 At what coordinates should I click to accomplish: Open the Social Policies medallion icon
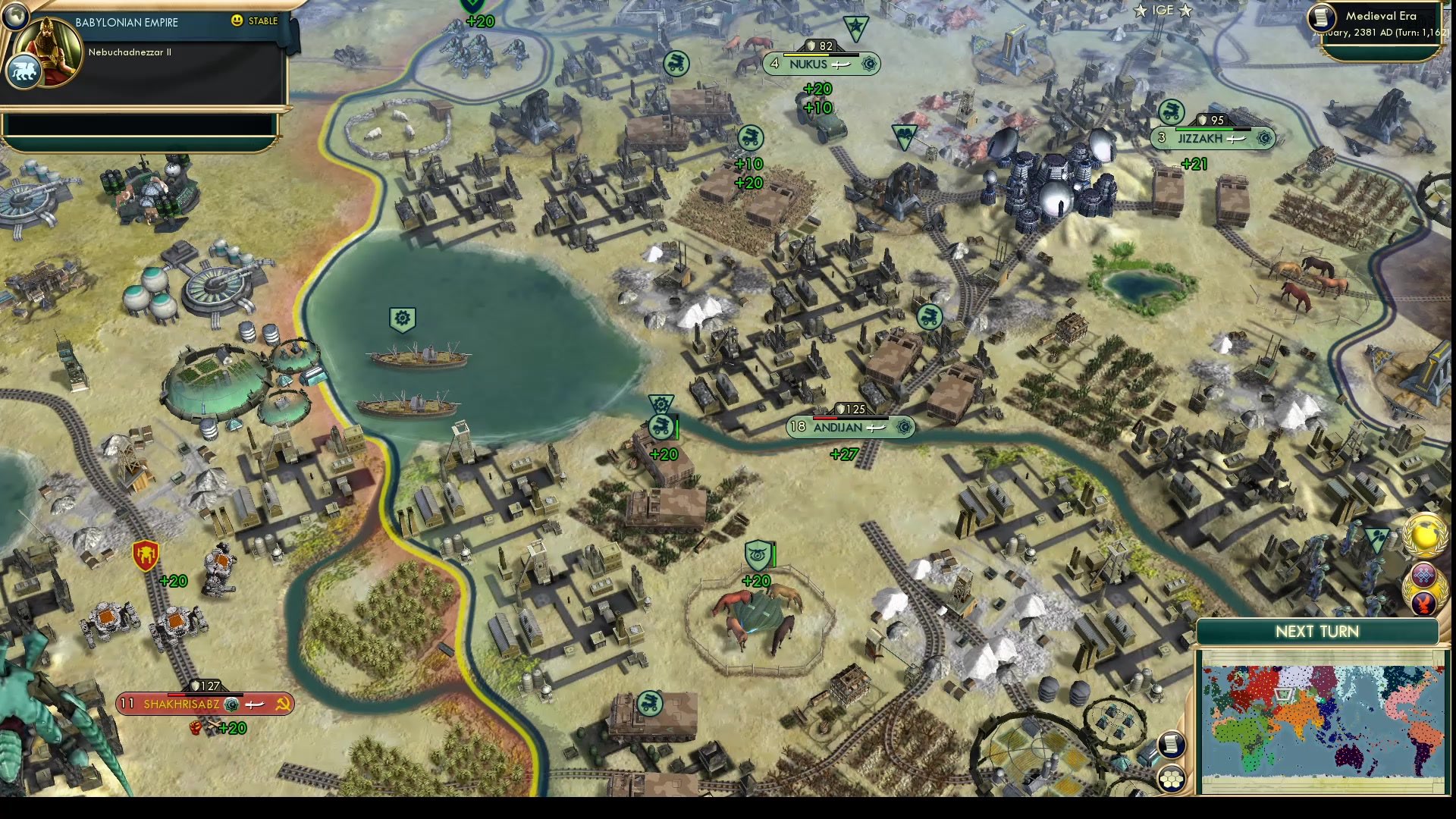(1422, 574)
